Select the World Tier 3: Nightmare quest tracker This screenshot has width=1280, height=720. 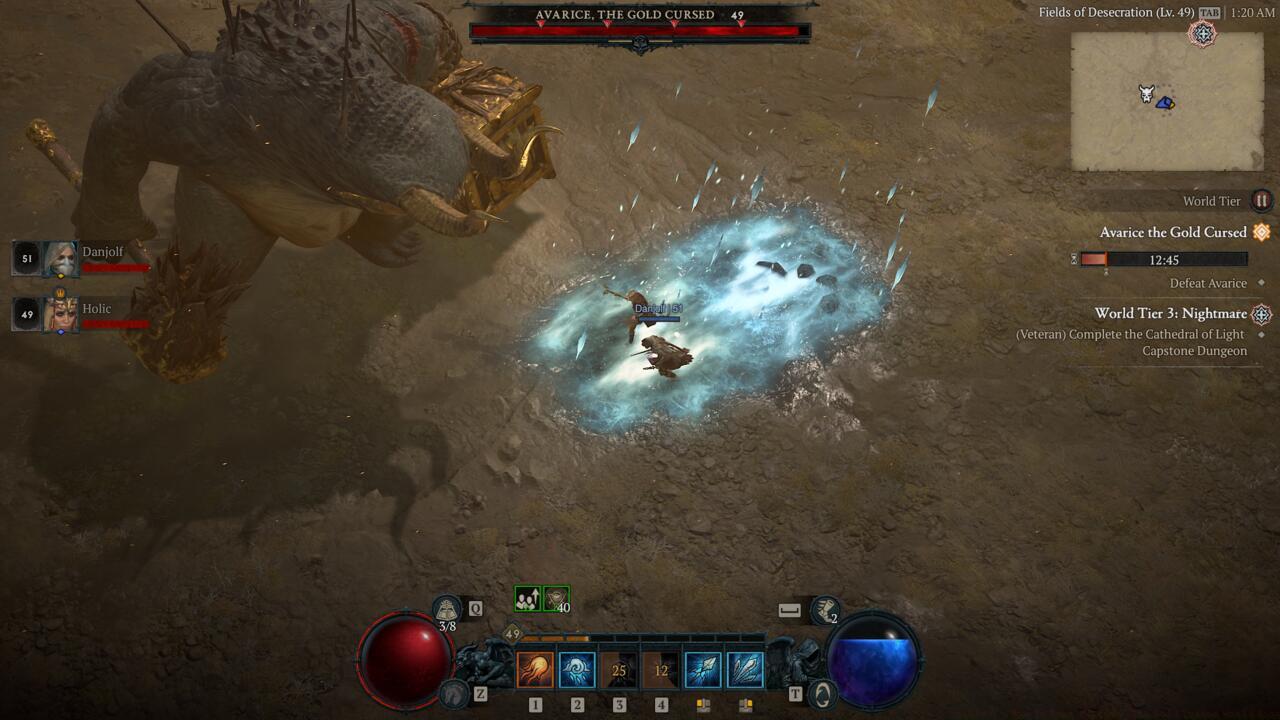(1170, 313)
